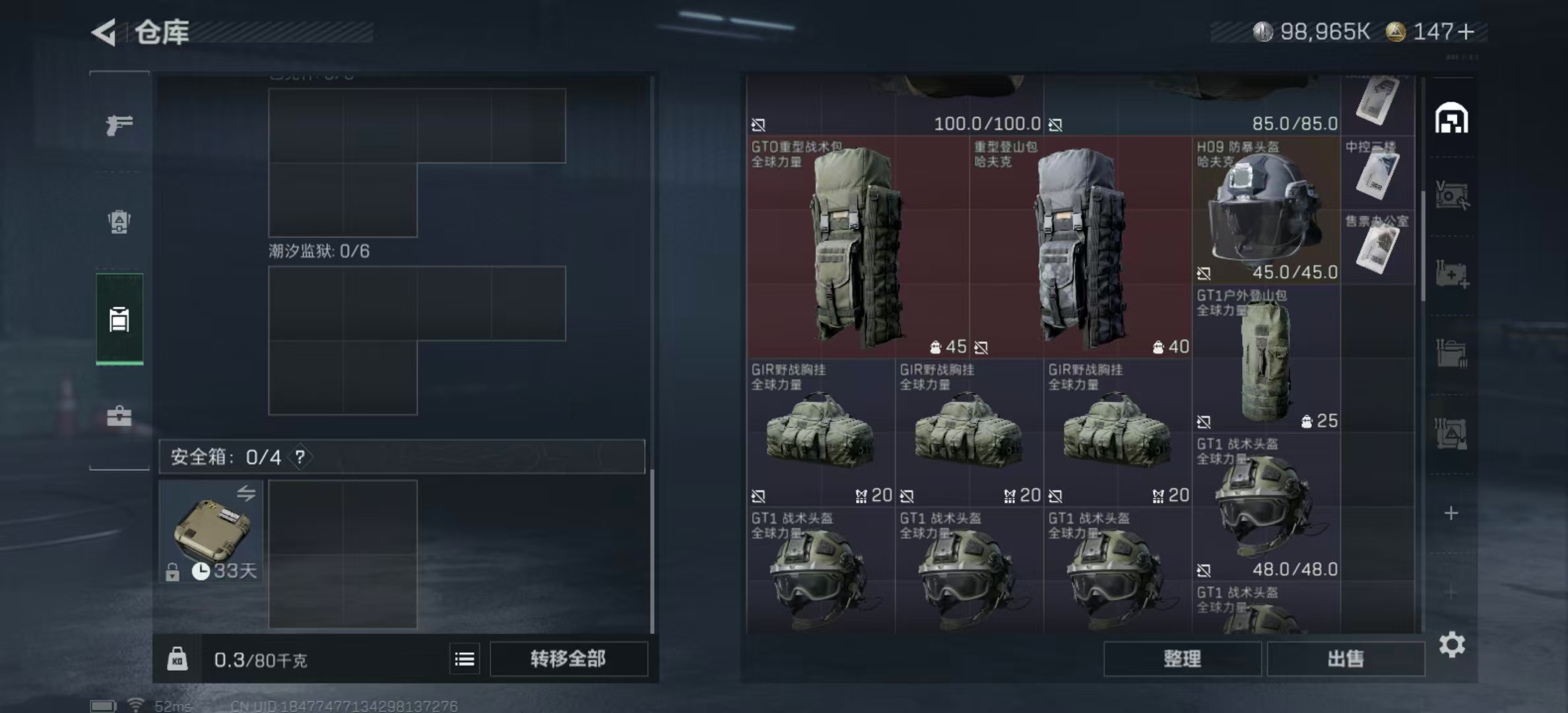This screenshot has width=1568, height=713.
Task: Open the briefcase tab
Action: pos(119,417)
